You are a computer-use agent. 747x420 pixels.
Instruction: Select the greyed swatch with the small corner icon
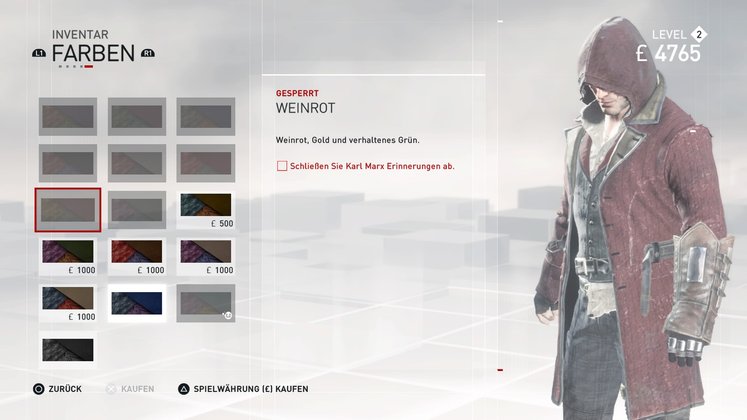tap(206, 302)
